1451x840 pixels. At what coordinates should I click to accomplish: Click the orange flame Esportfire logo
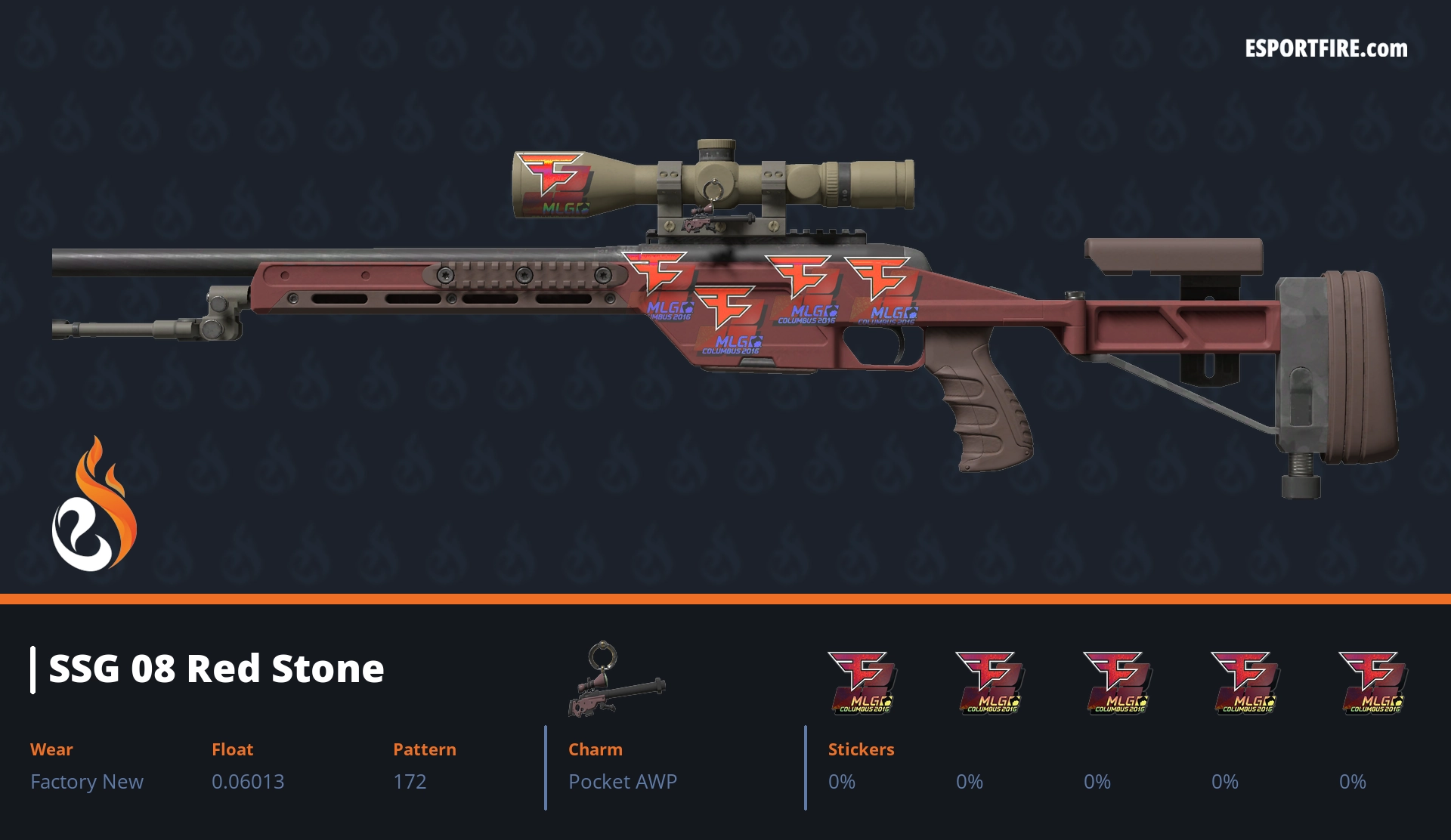pos(94,506)
